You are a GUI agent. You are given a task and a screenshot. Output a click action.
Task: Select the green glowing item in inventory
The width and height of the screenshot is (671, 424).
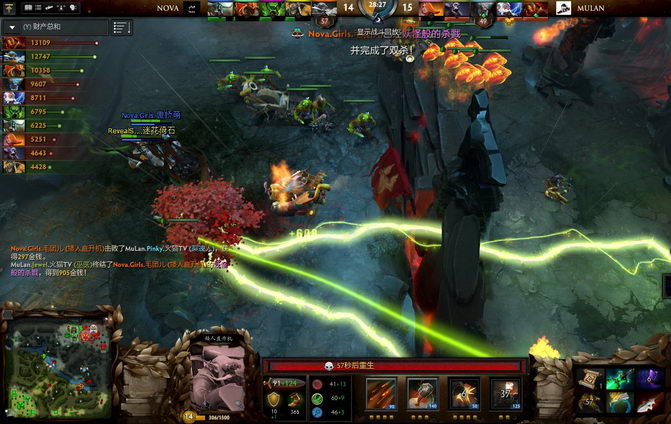tap(617, 378)
